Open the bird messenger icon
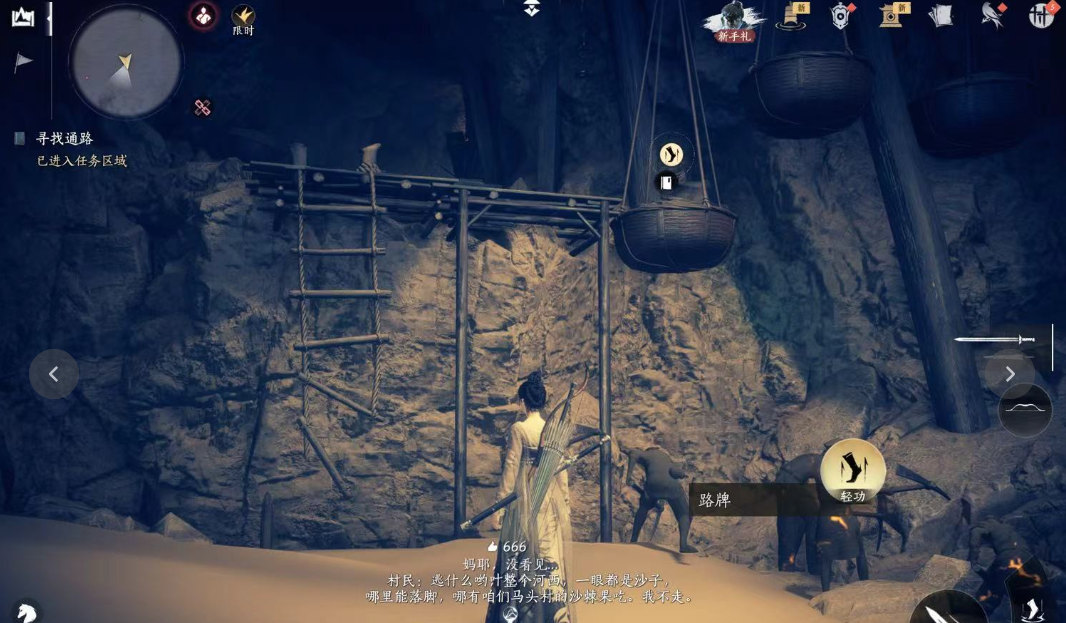 click(x=991, y=15)
